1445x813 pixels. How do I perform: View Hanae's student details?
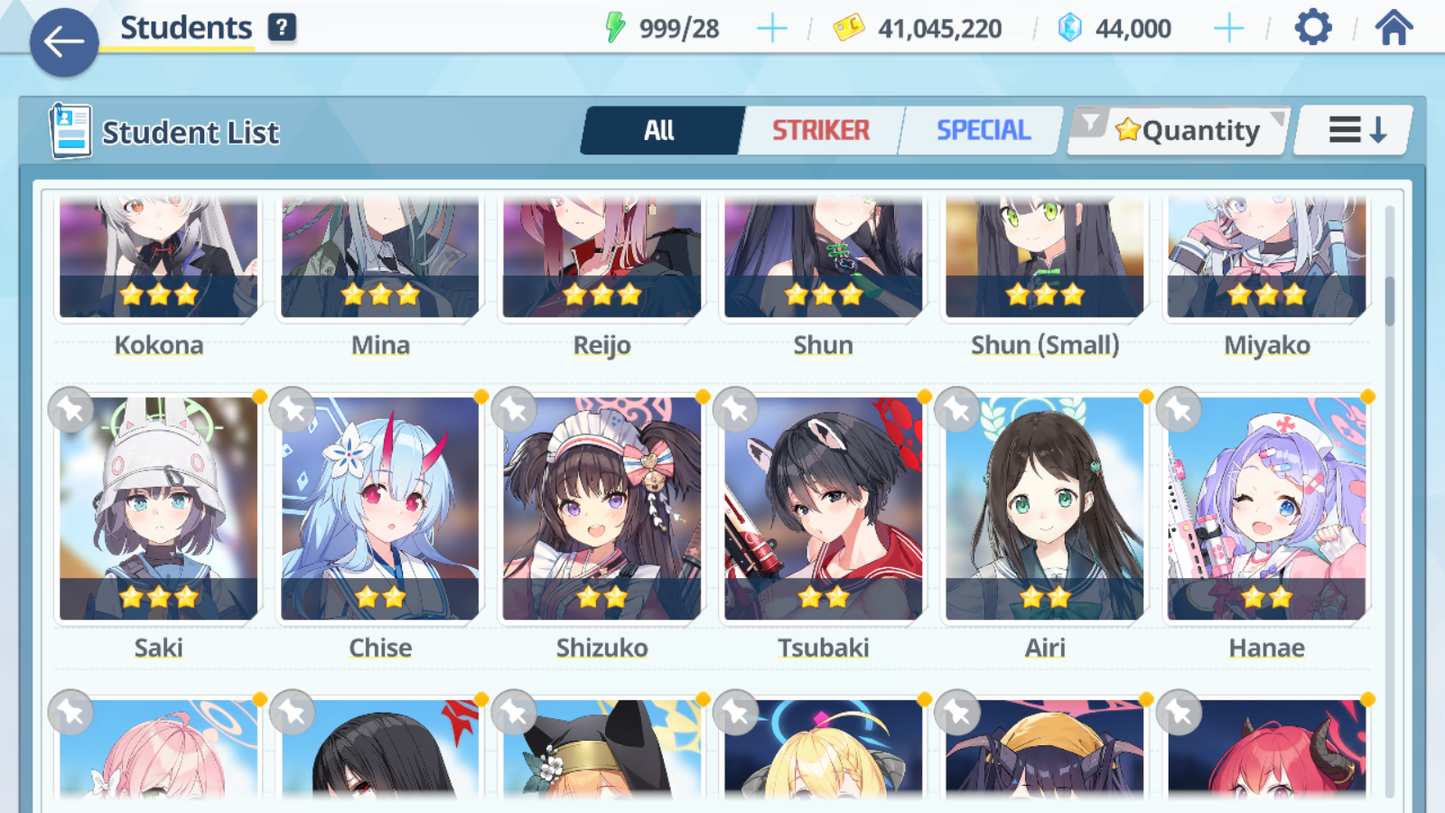[1267, 508]
